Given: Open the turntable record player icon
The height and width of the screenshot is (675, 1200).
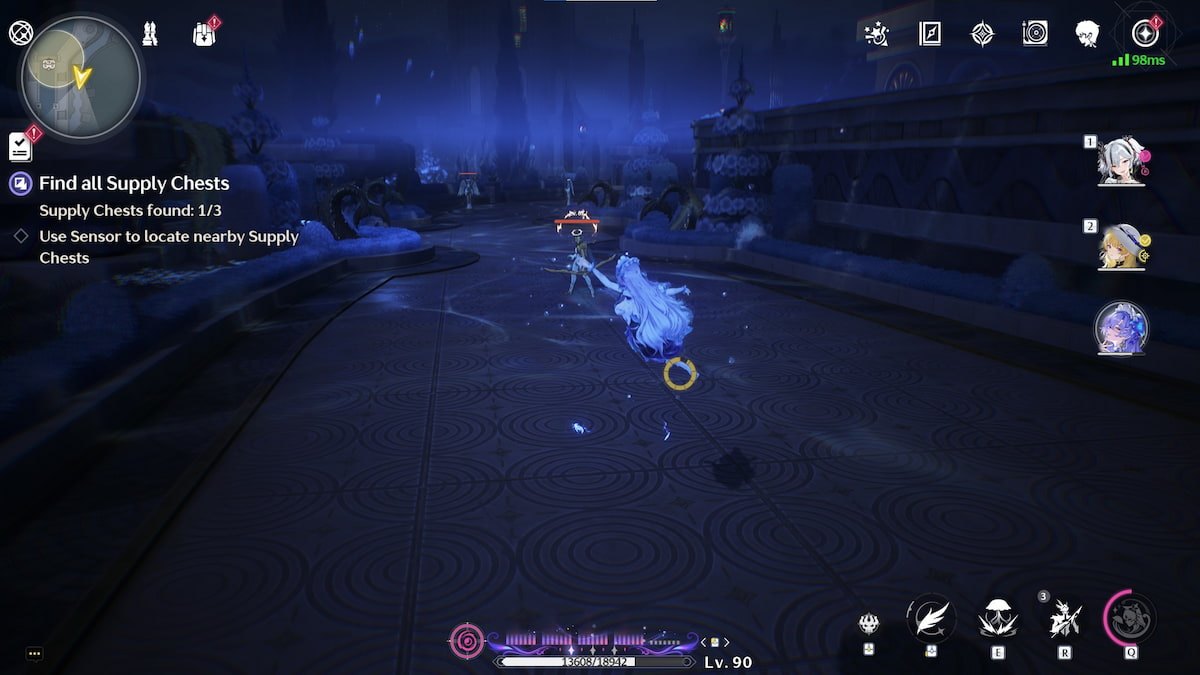Looking at the screenshot, I should [x=1035, y=34].
